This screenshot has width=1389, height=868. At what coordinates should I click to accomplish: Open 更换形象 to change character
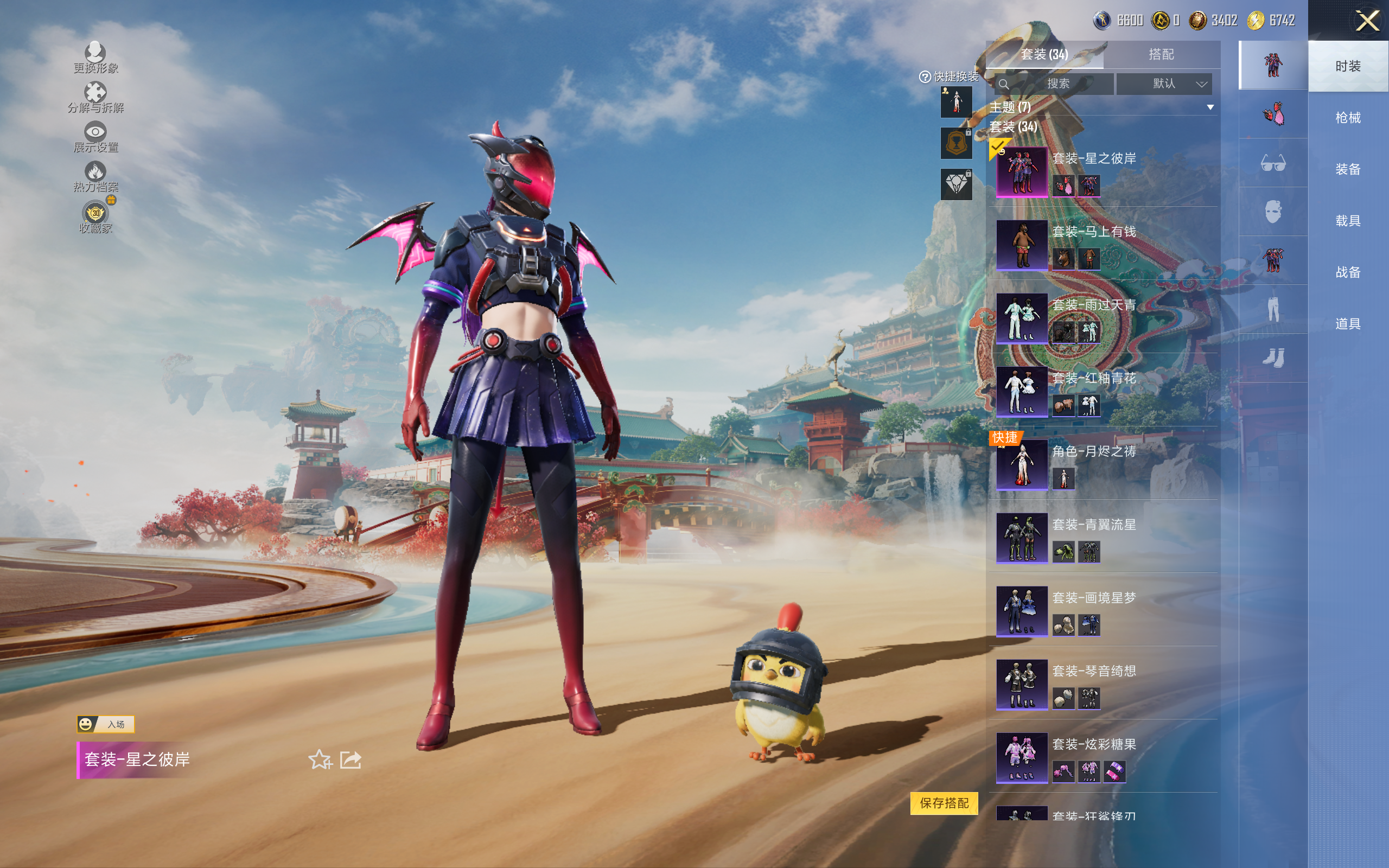pyautogui.click(x=95, y=58)
